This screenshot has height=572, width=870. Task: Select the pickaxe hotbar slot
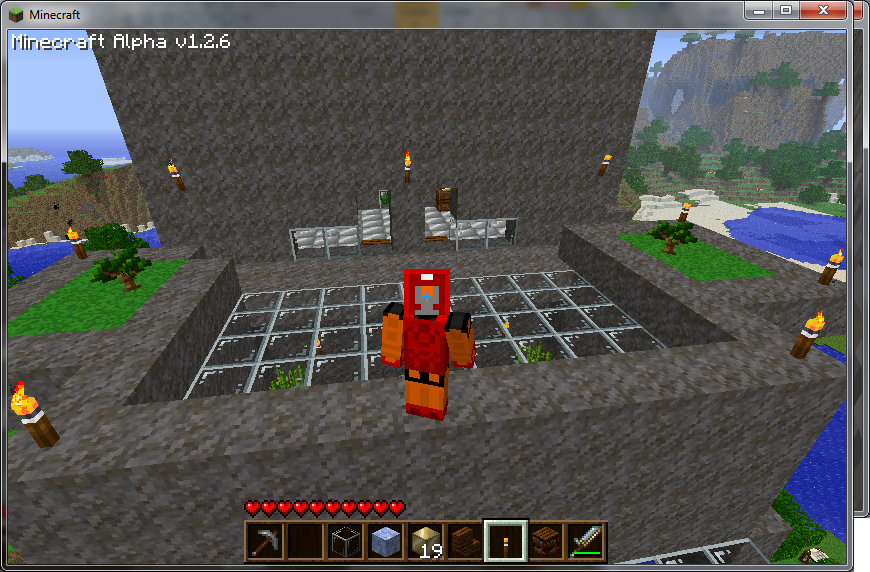264,540
